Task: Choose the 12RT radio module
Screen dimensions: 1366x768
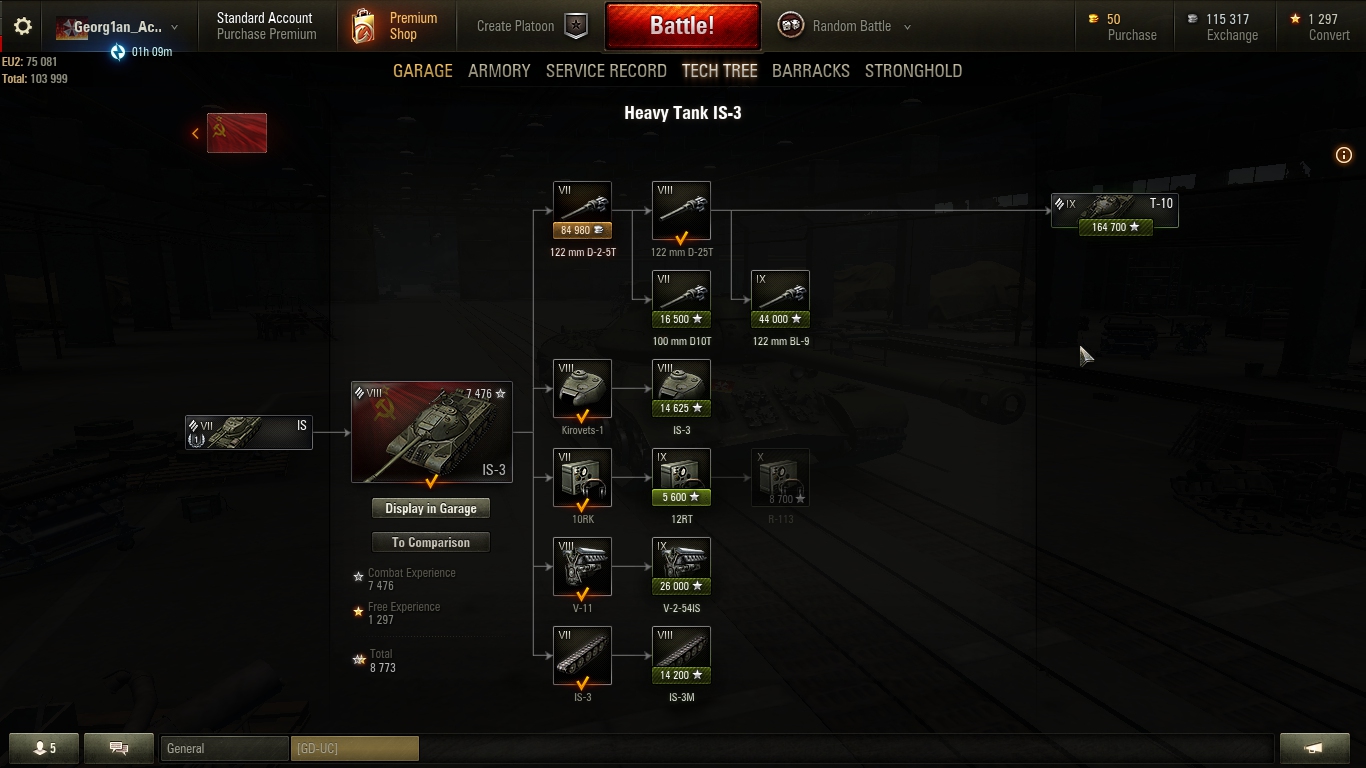Action: pyautogui.click(x=681, y=477)
